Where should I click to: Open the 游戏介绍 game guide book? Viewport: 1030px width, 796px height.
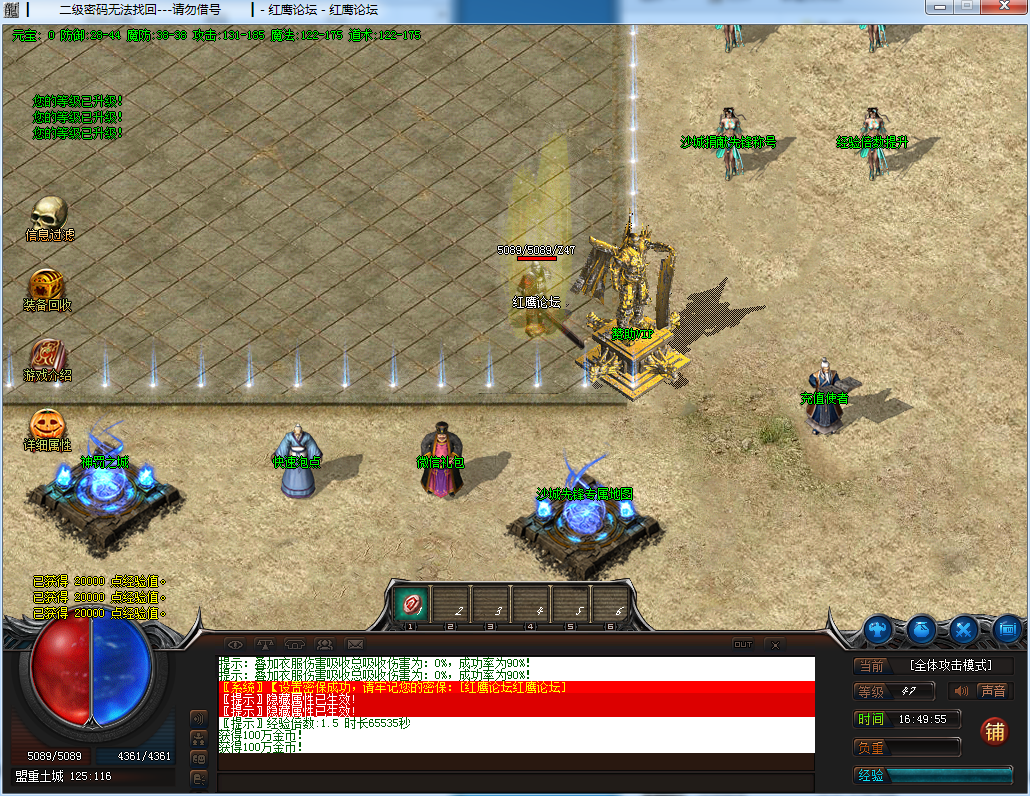pyautogui.click(x=47, y=354)
